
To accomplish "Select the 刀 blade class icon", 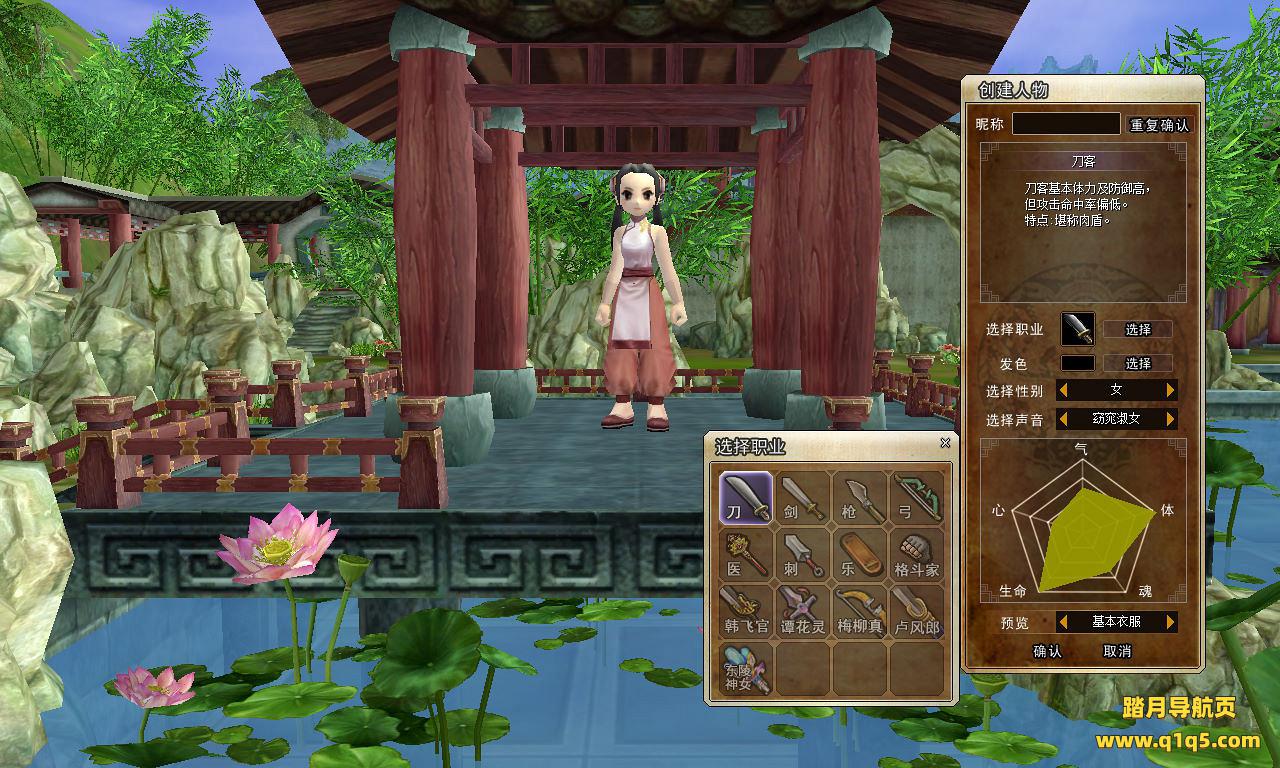I will coord(746,497).
